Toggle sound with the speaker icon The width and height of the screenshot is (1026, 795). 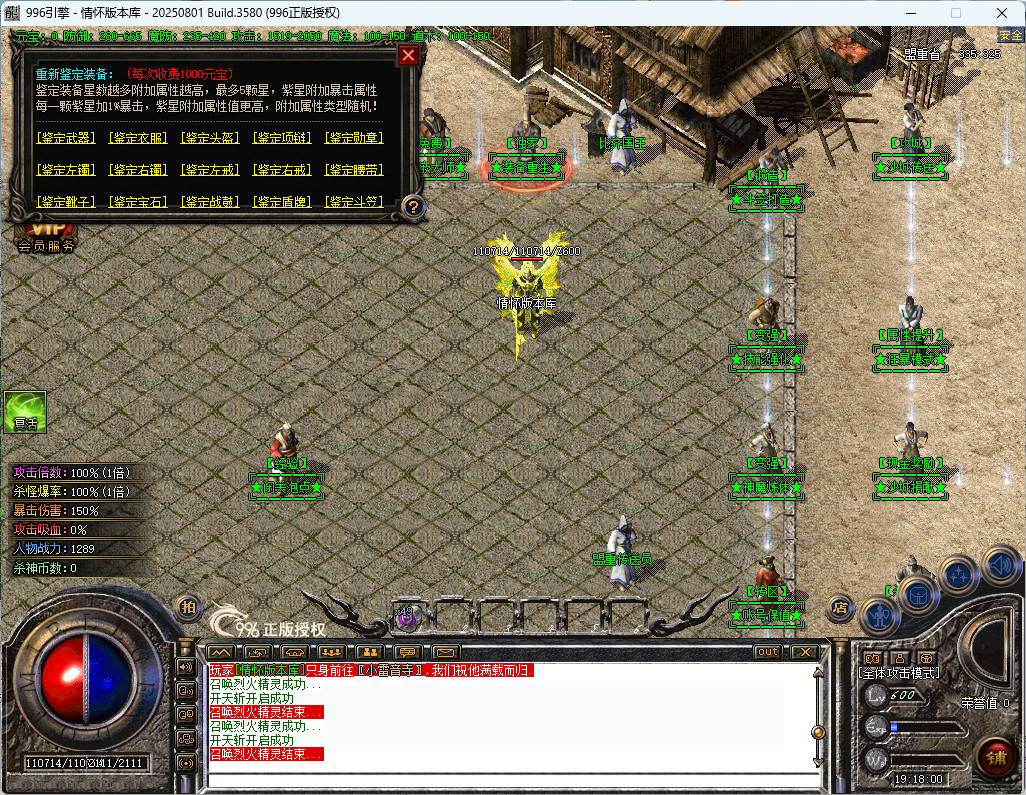click(1000, 563)
